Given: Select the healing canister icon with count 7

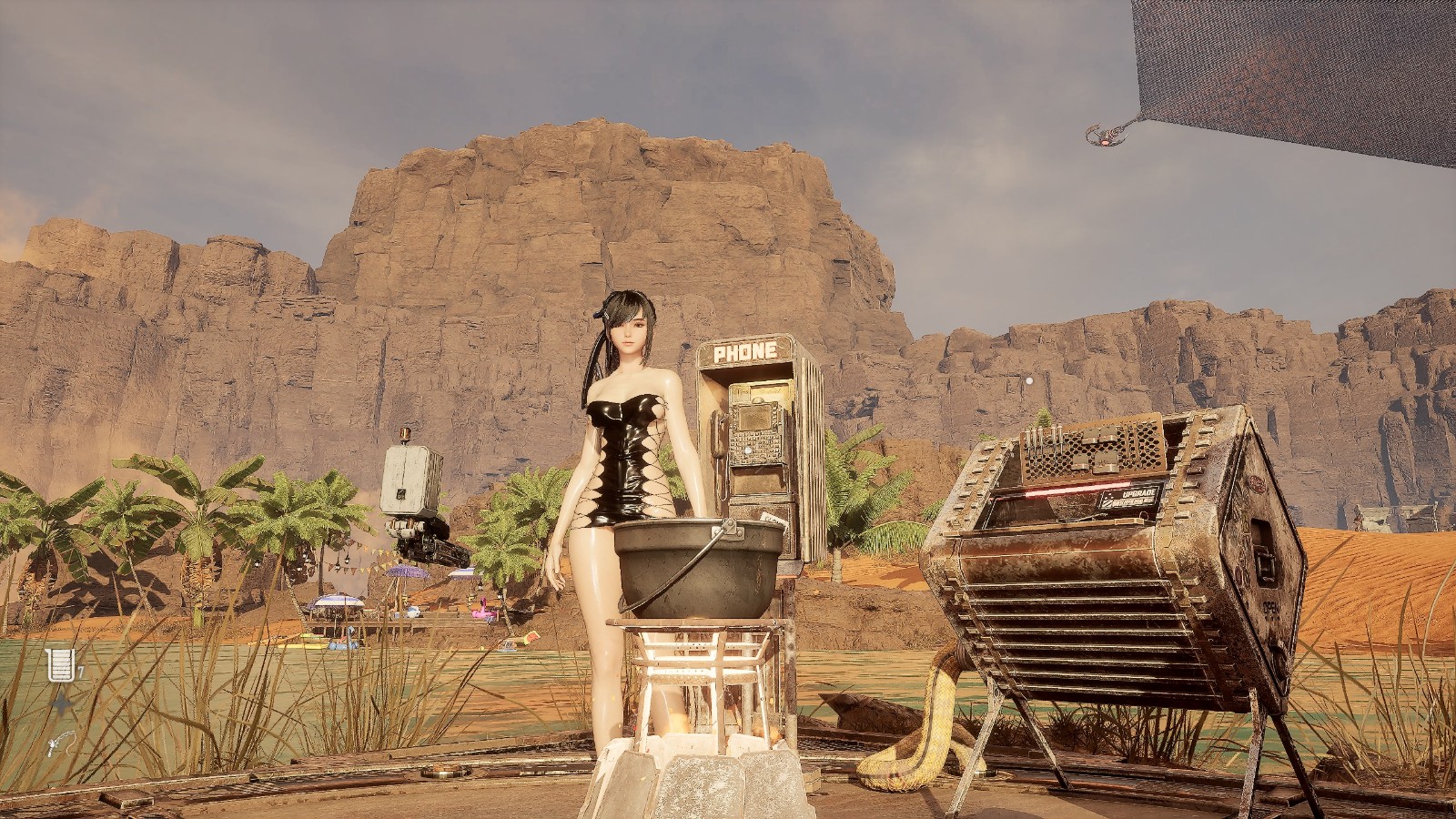Looking at the screenshot, I should click(x=61, y=665).
